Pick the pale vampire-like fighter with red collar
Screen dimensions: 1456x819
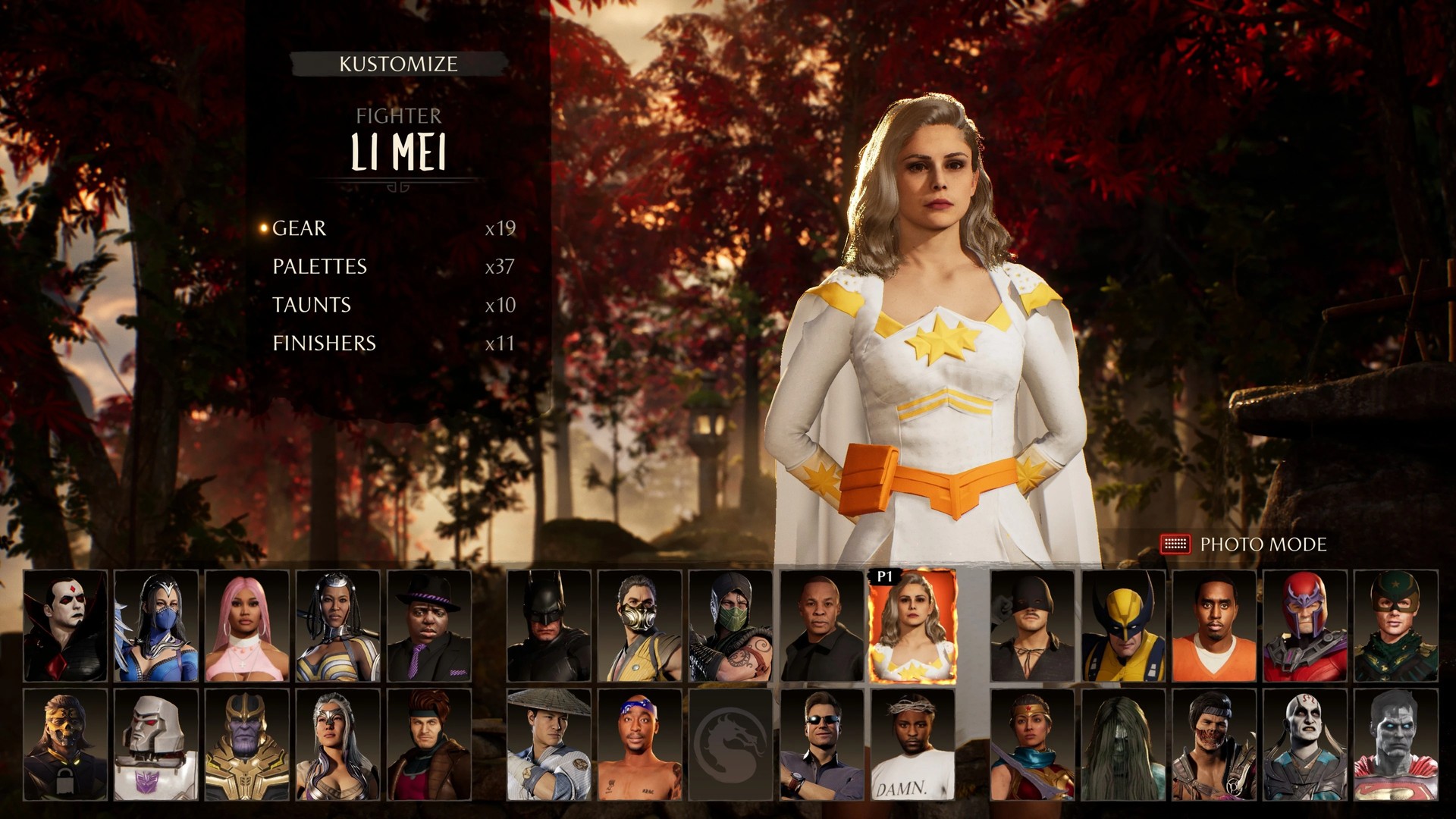65,626
